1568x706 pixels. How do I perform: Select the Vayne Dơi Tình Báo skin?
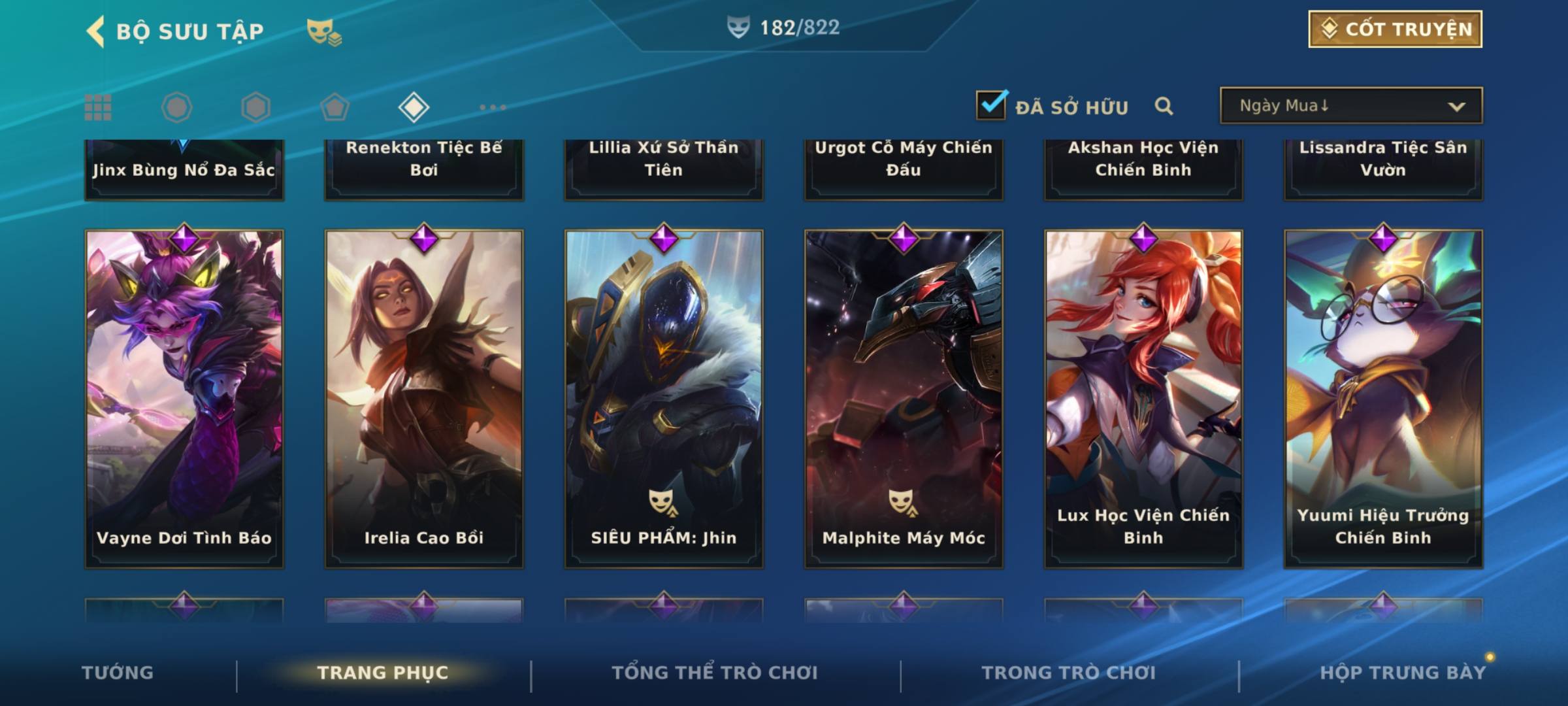[184, 399]
